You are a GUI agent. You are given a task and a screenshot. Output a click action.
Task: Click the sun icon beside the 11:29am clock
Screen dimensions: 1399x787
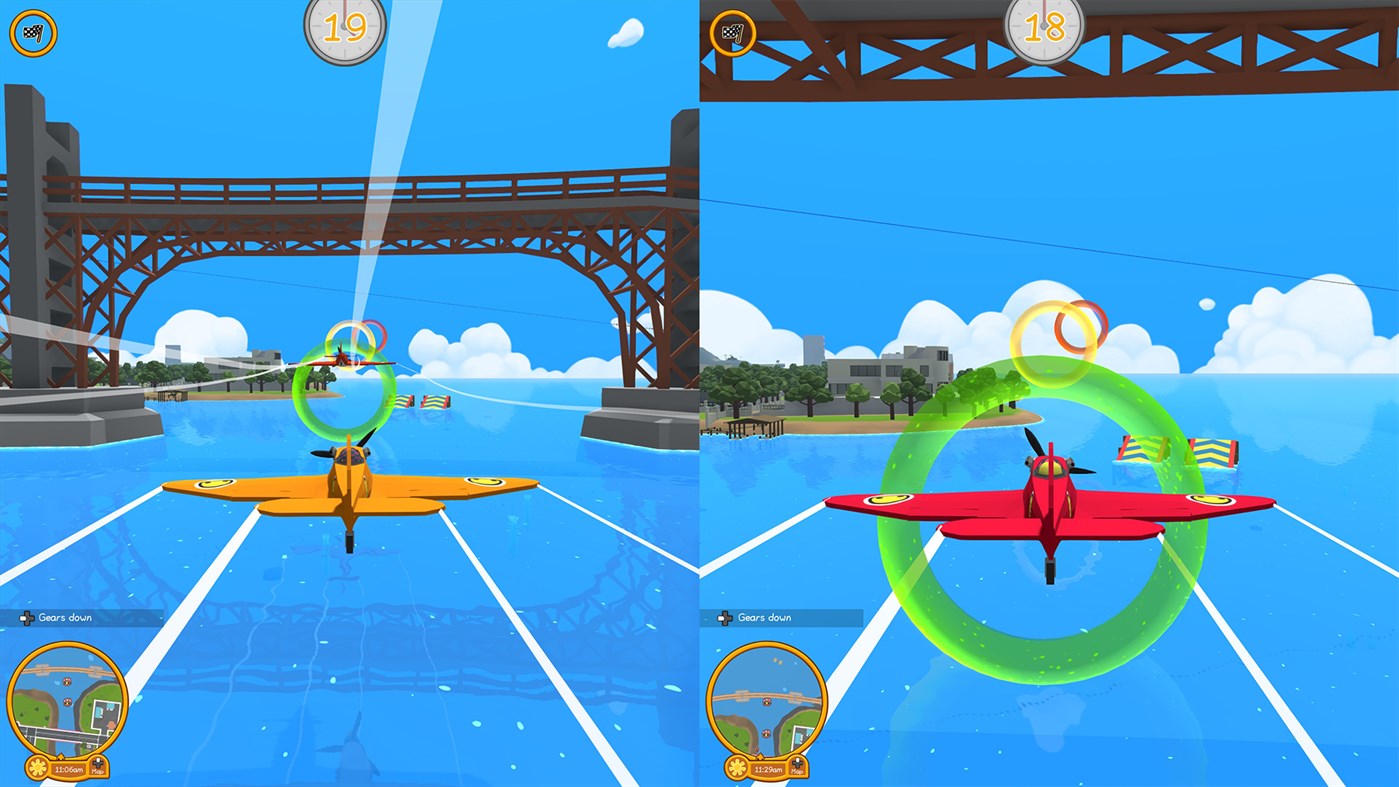[x=737, y=768]
